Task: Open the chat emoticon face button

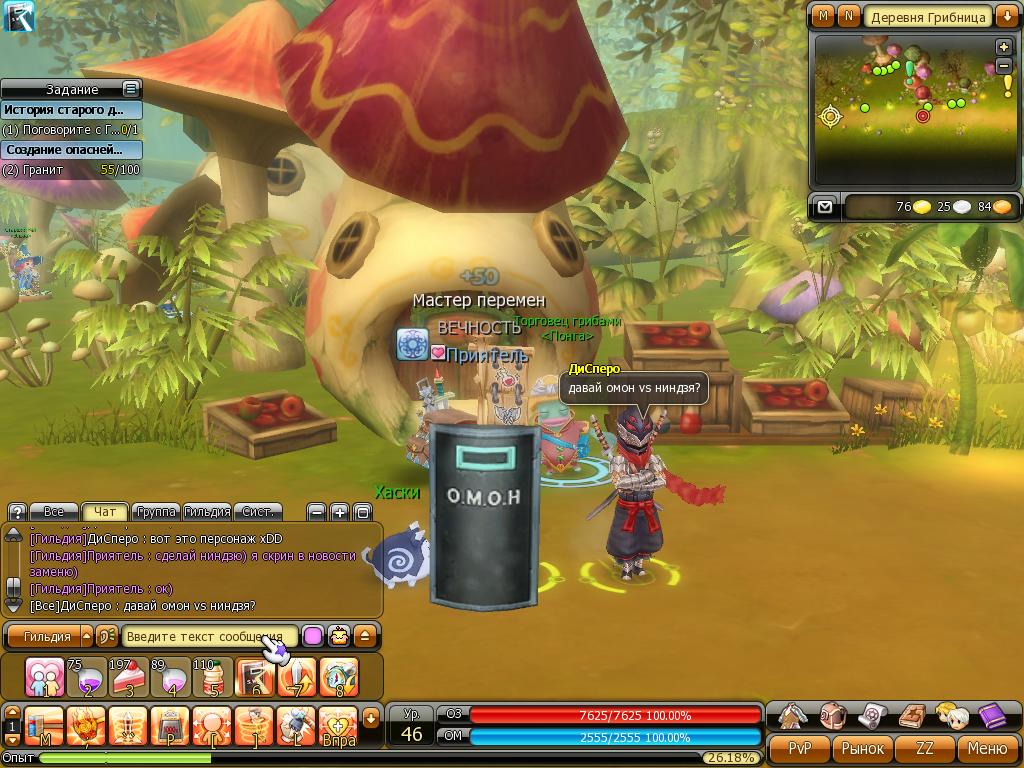Action: click(x=339, y=636)
